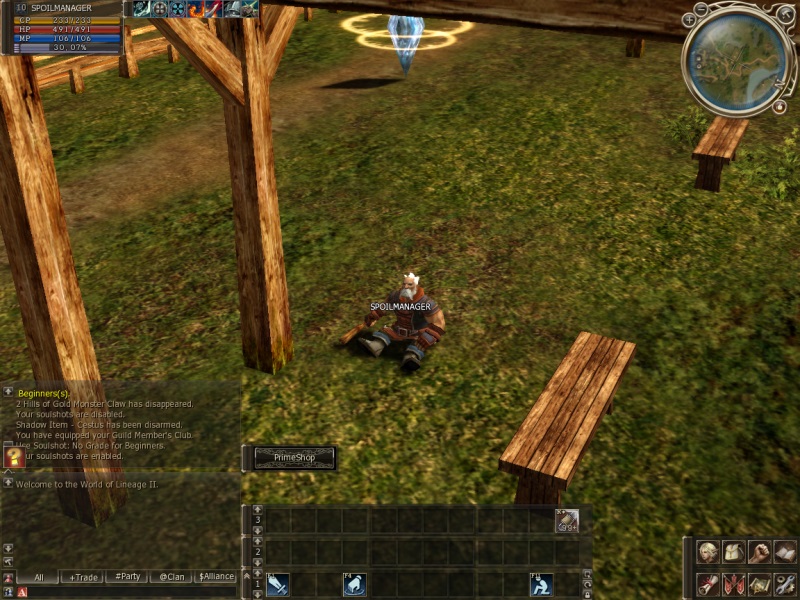This screenshot has height=600, width=800.
Task: Open the character status face icon
Action: [708, 552]
